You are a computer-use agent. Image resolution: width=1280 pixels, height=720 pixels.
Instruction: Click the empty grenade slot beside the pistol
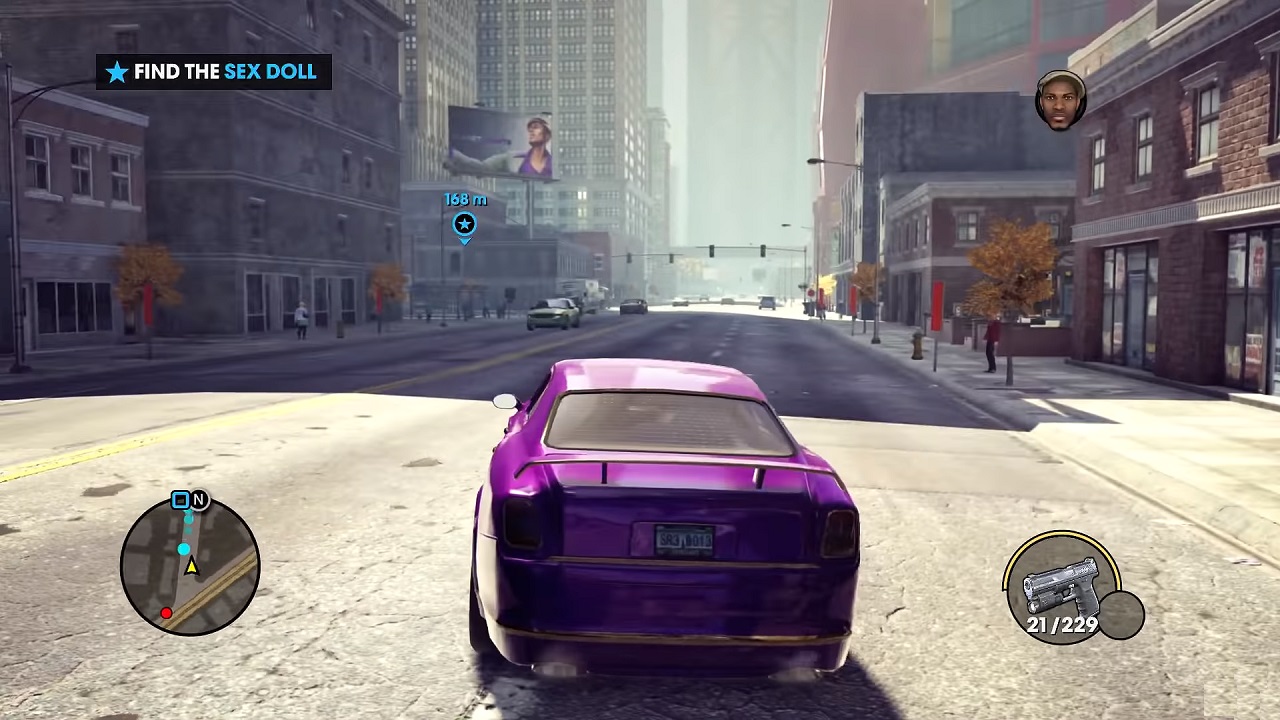pyautogui.click(x=1121, y=614)
